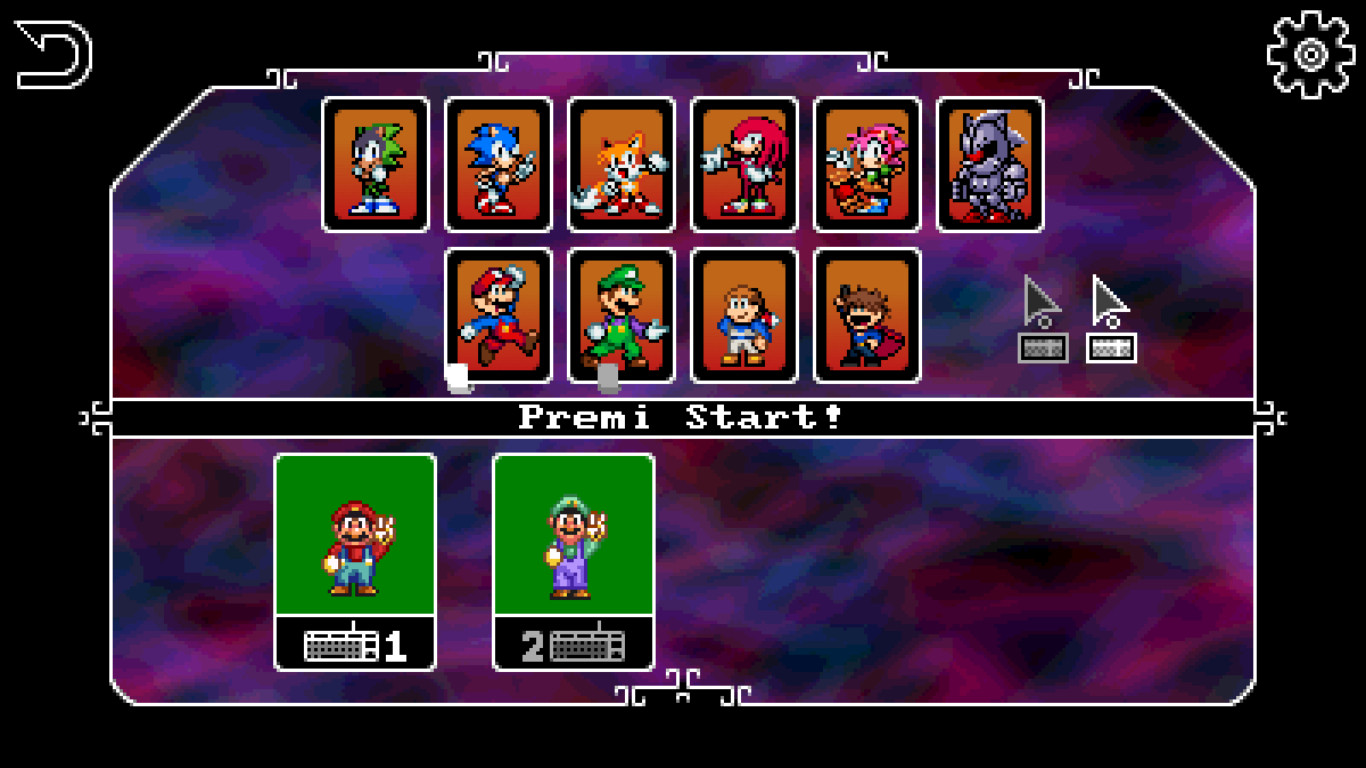
Task: Select Luigi's character portrait
Action: 619,316
